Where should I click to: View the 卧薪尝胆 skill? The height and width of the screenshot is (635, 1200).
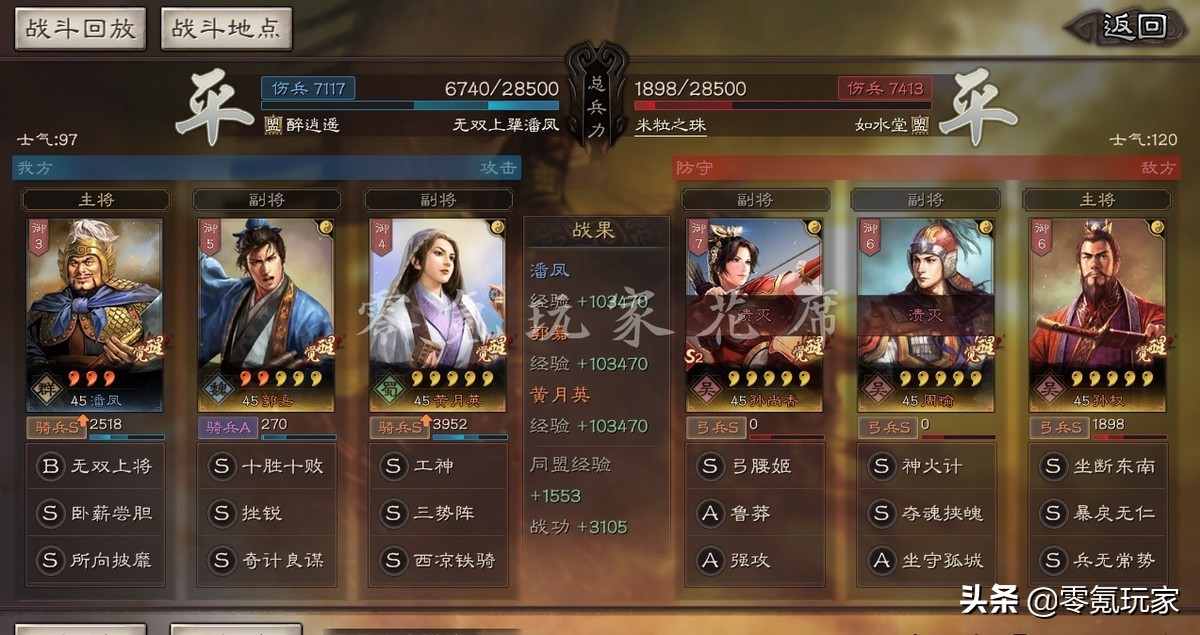click(x=95, y=513)
